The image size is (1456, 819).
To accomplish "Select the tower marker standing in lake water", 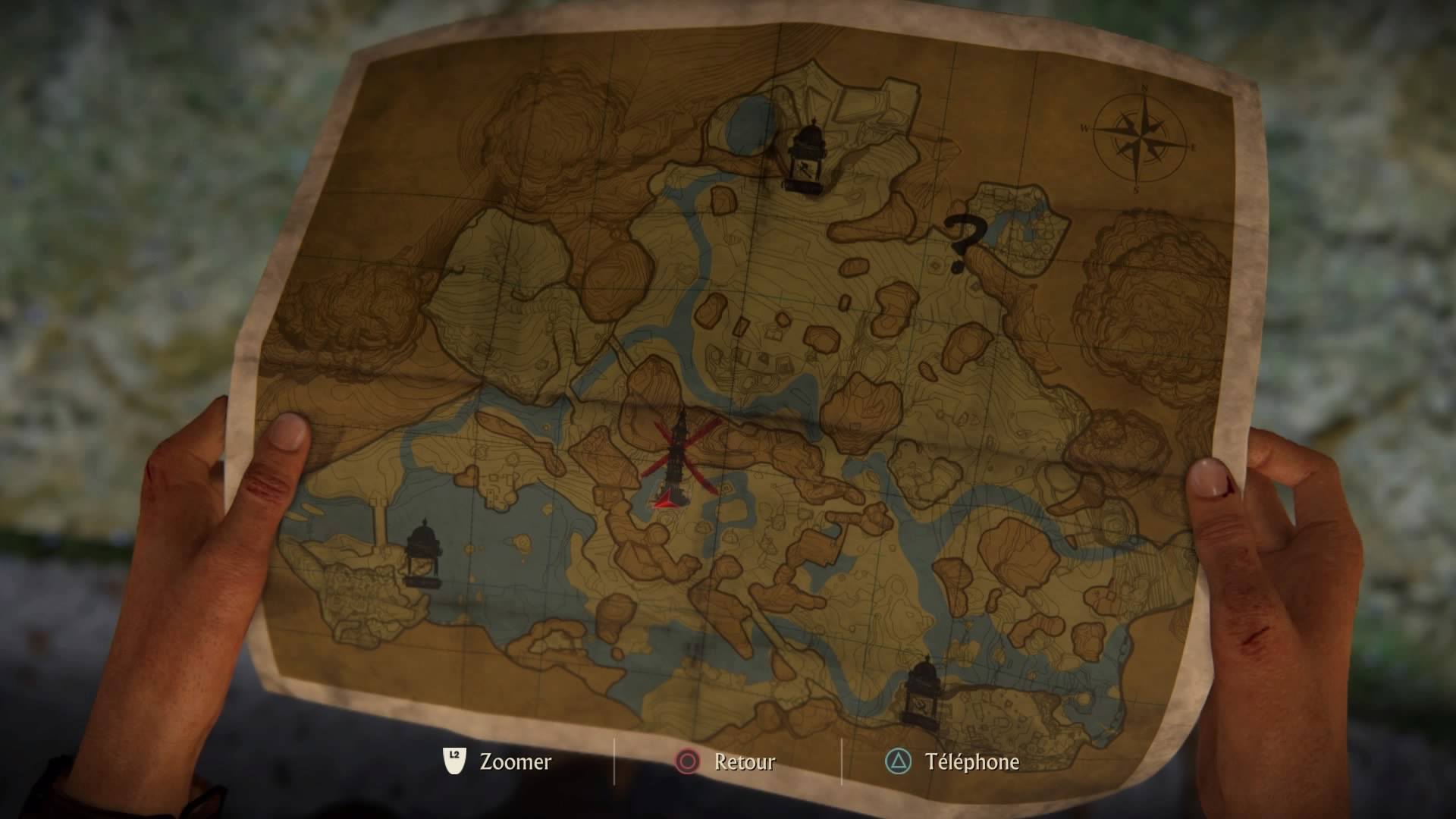I will pos(422,554).
